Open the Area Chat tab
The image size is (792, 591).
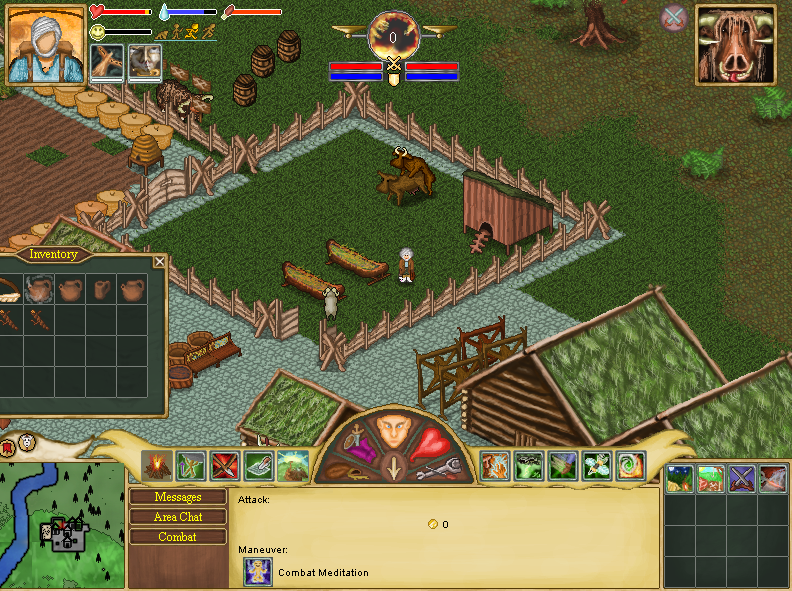click(x=178, y=517)
